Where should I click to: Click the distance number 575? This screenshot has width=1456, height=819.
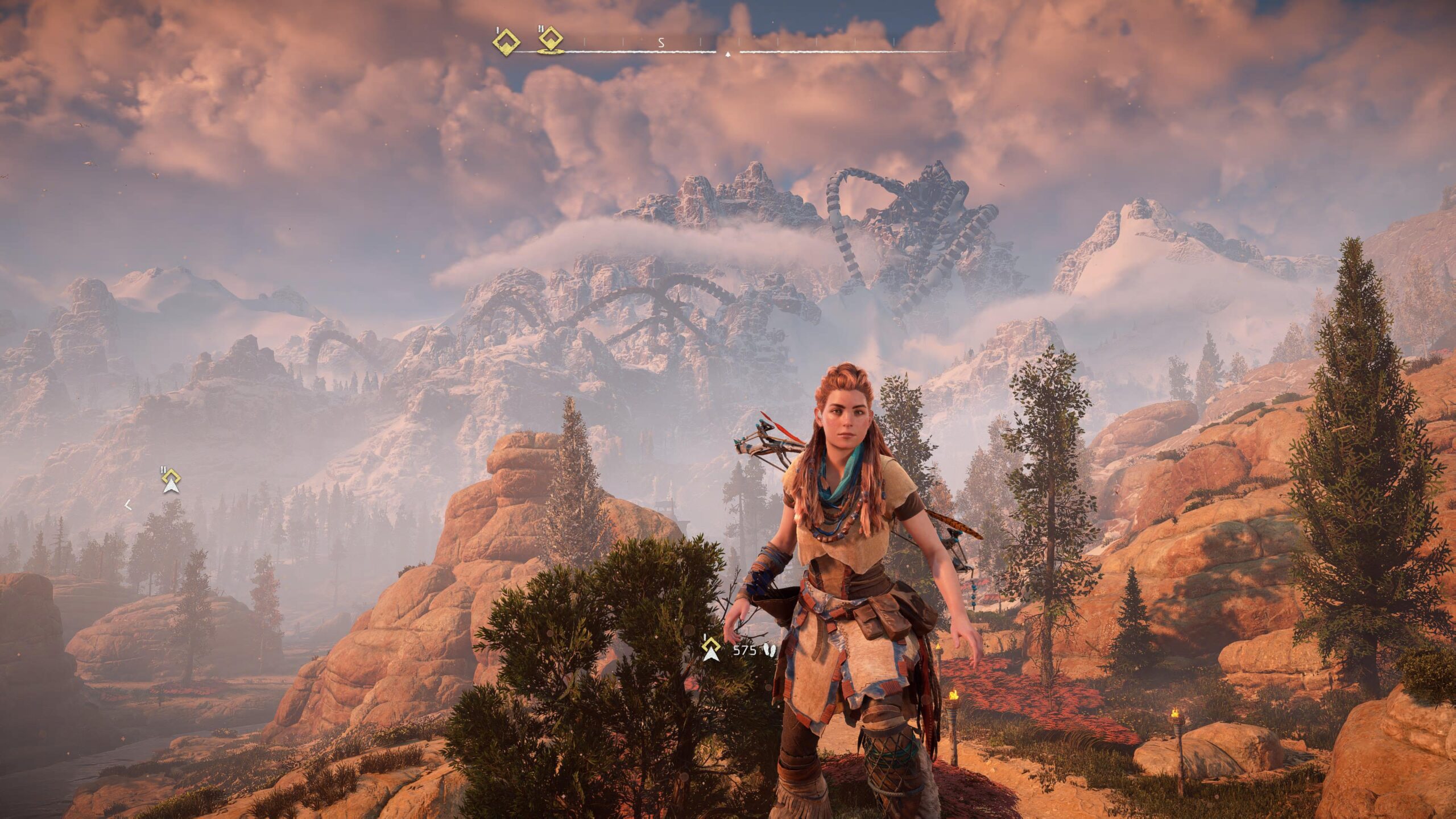pos(744,650)
